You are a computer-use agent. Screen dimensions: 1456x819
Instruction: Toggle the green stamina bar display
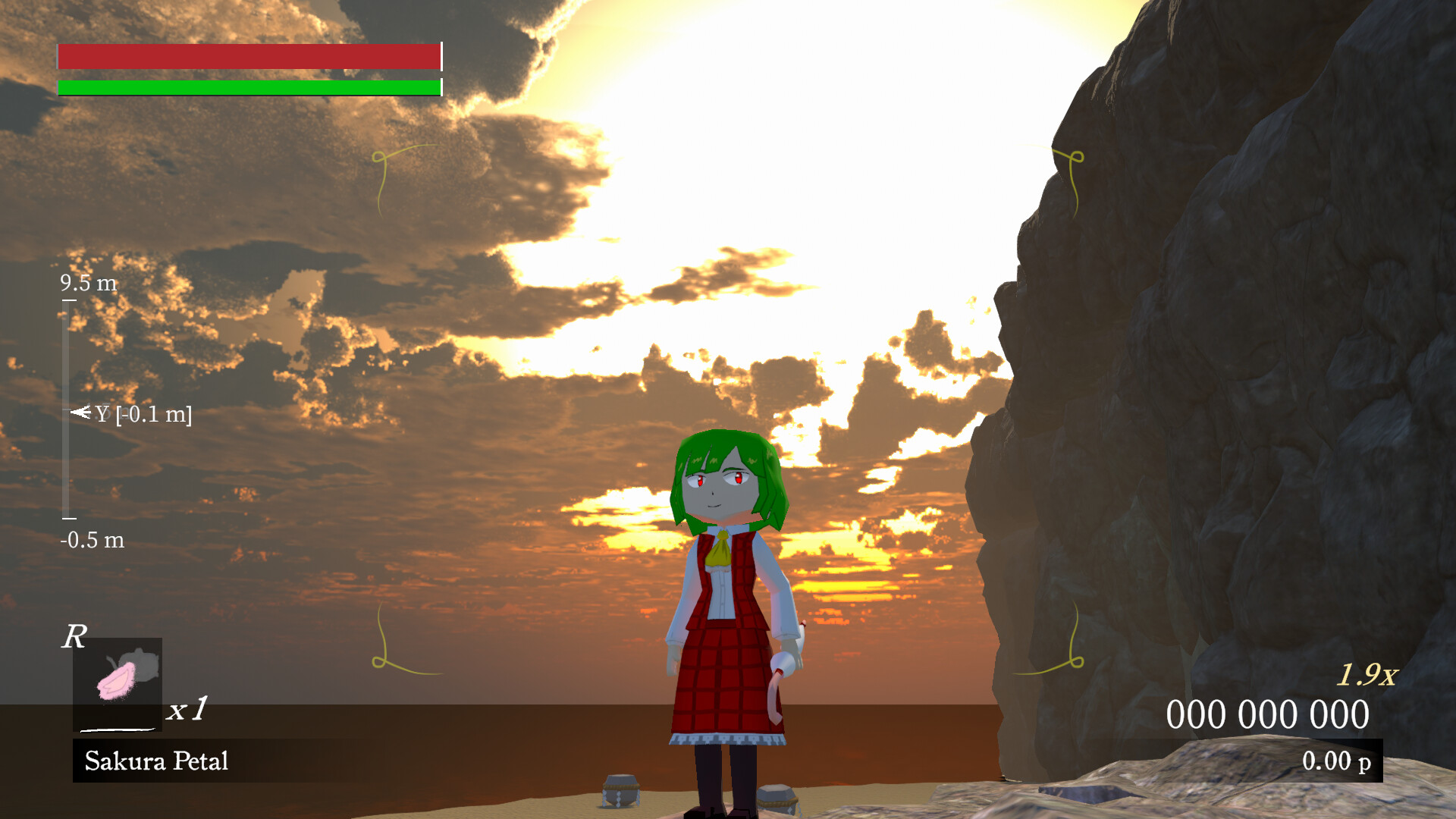click(x=249, y=87)
